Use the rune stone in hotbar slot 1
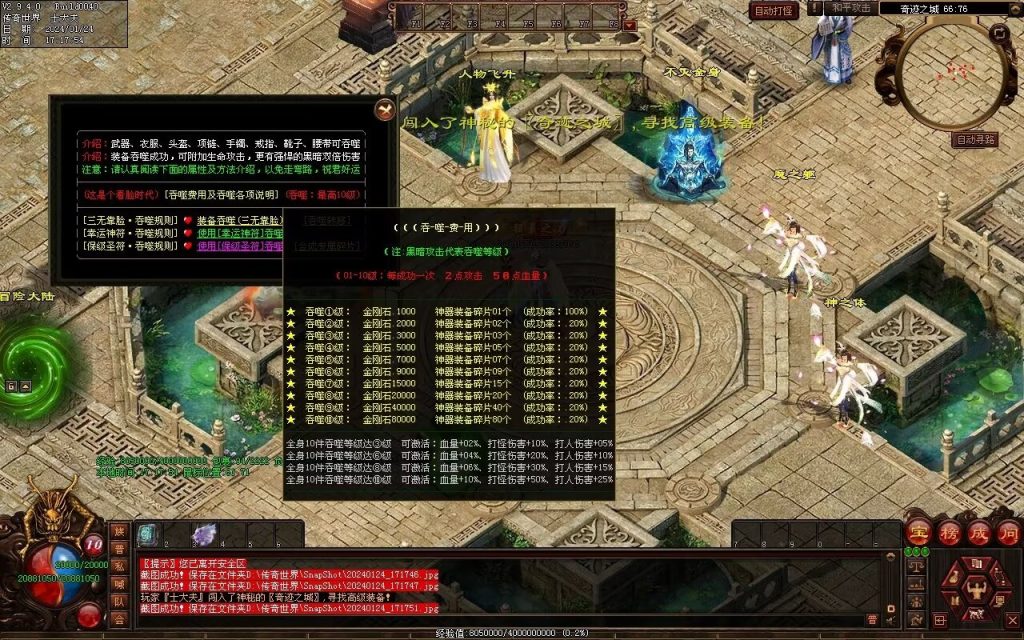 147,535
